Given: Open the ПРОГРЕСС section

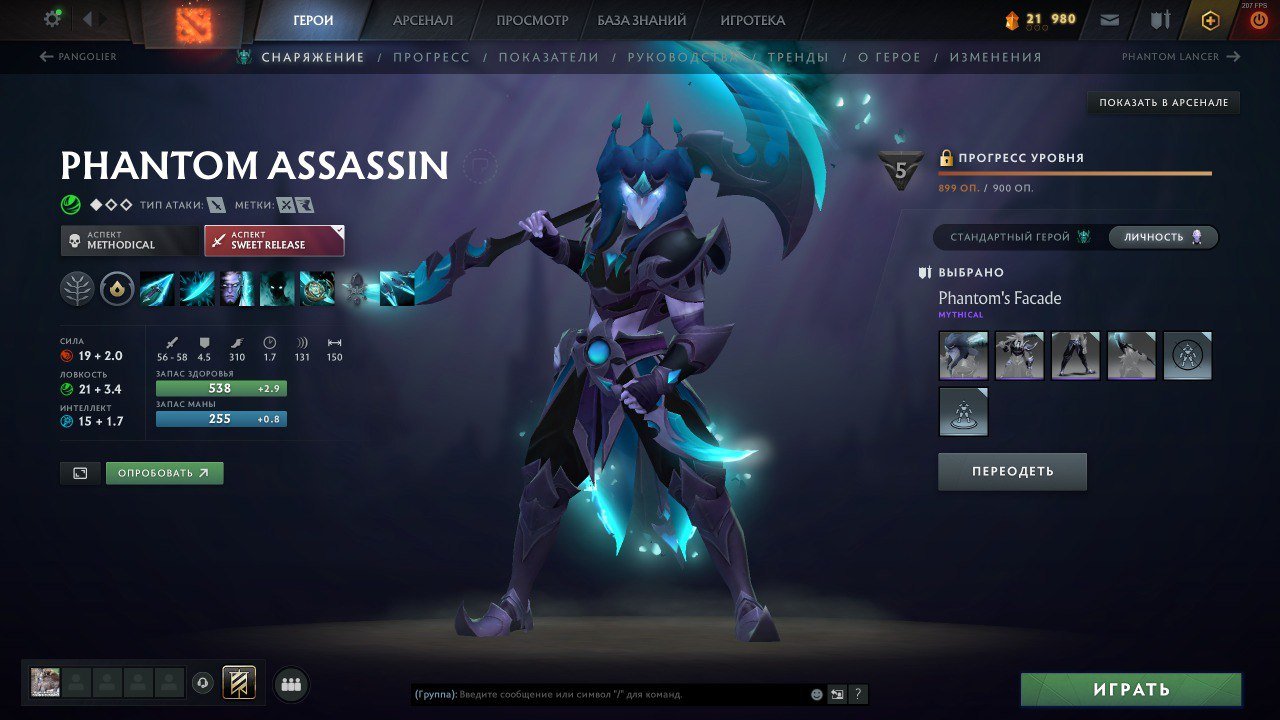Looking at the screenshot, I should point(433,57).
